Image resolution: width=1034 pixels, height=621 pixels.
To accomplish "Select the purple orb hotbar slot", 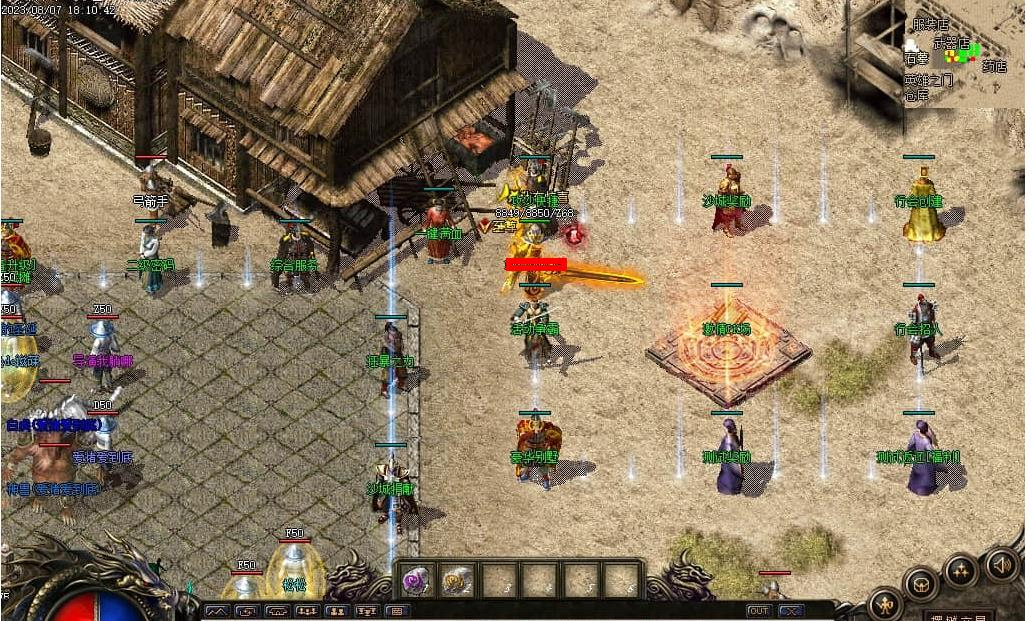I will (x=416, y=579).
